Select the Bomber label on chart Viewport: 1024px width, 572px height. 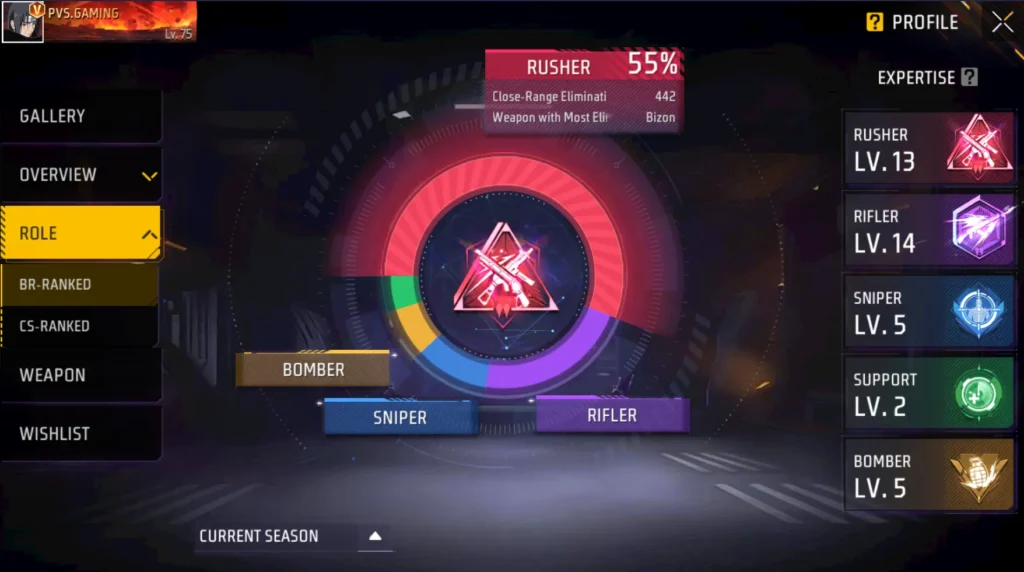click(x=313, y=370)
